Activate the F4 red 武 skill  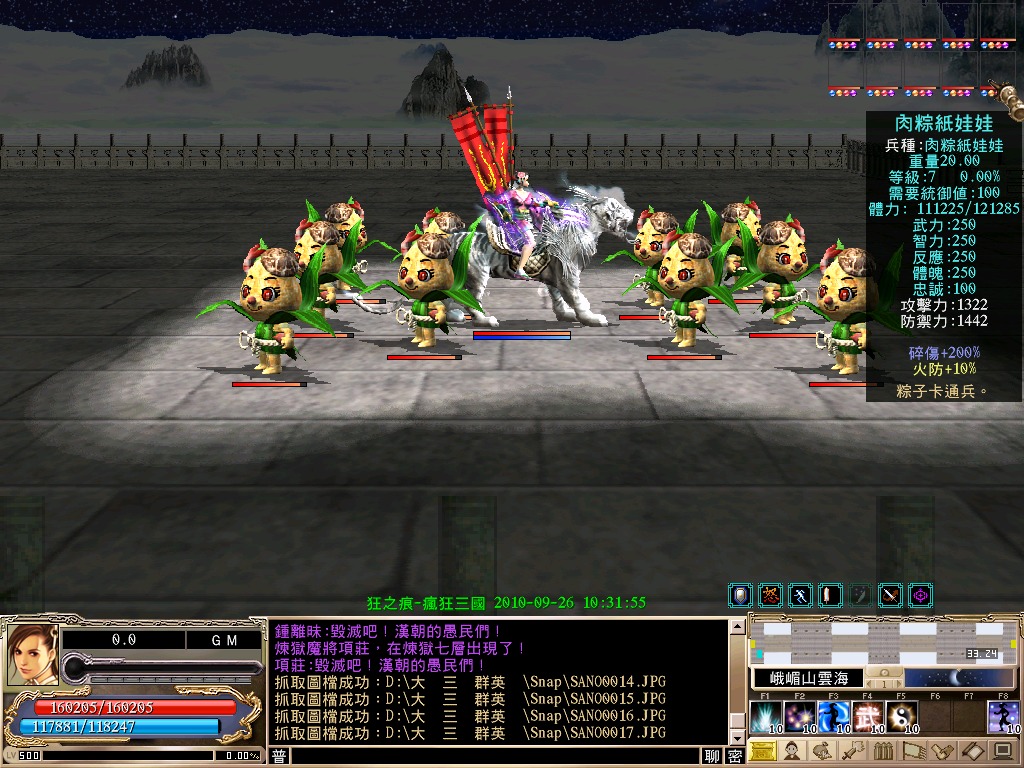point(868,717)
